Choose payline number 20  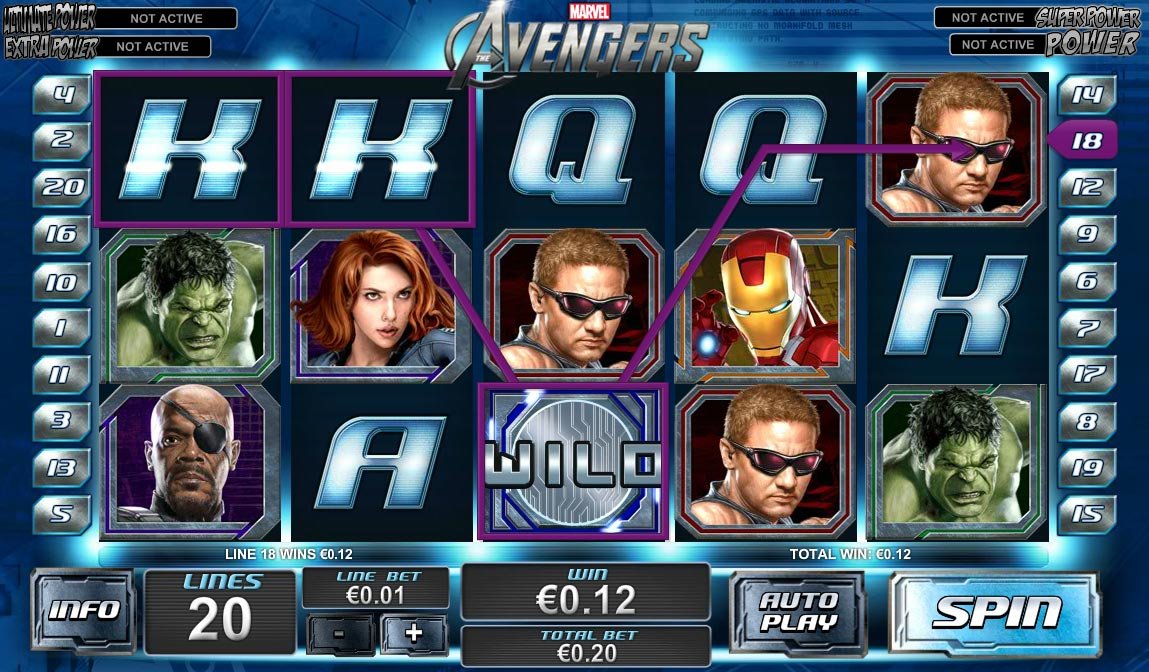(62, 187)
